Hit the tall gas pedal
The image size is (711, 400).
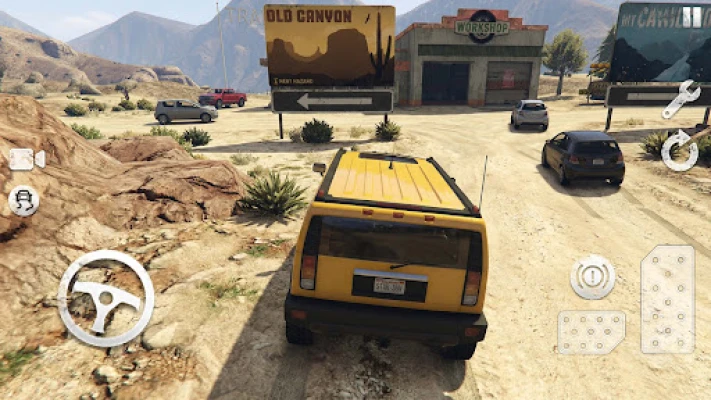point(667,299)
